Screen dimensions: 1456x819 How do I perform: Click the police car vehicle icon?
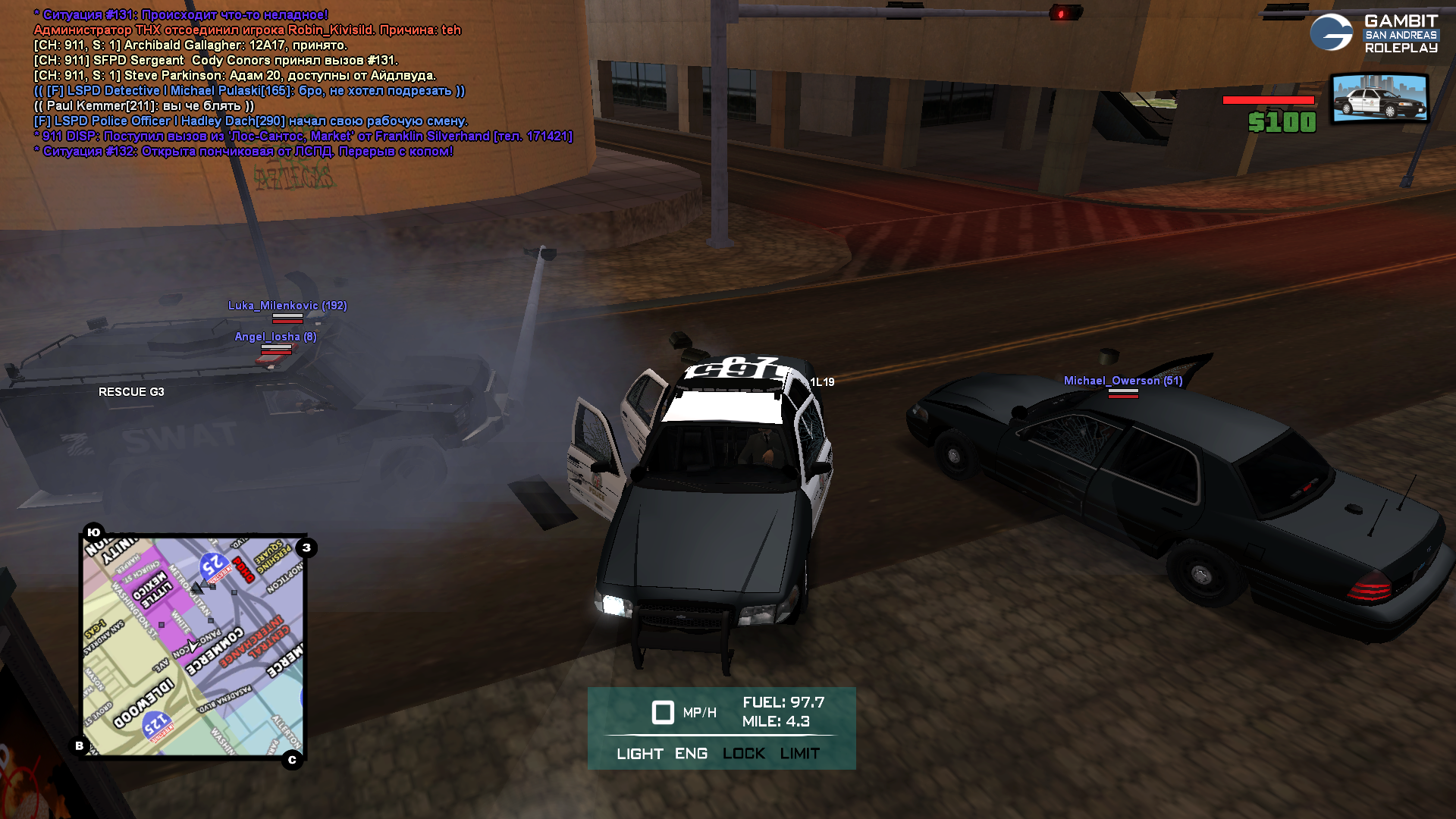pos(1379,99)
